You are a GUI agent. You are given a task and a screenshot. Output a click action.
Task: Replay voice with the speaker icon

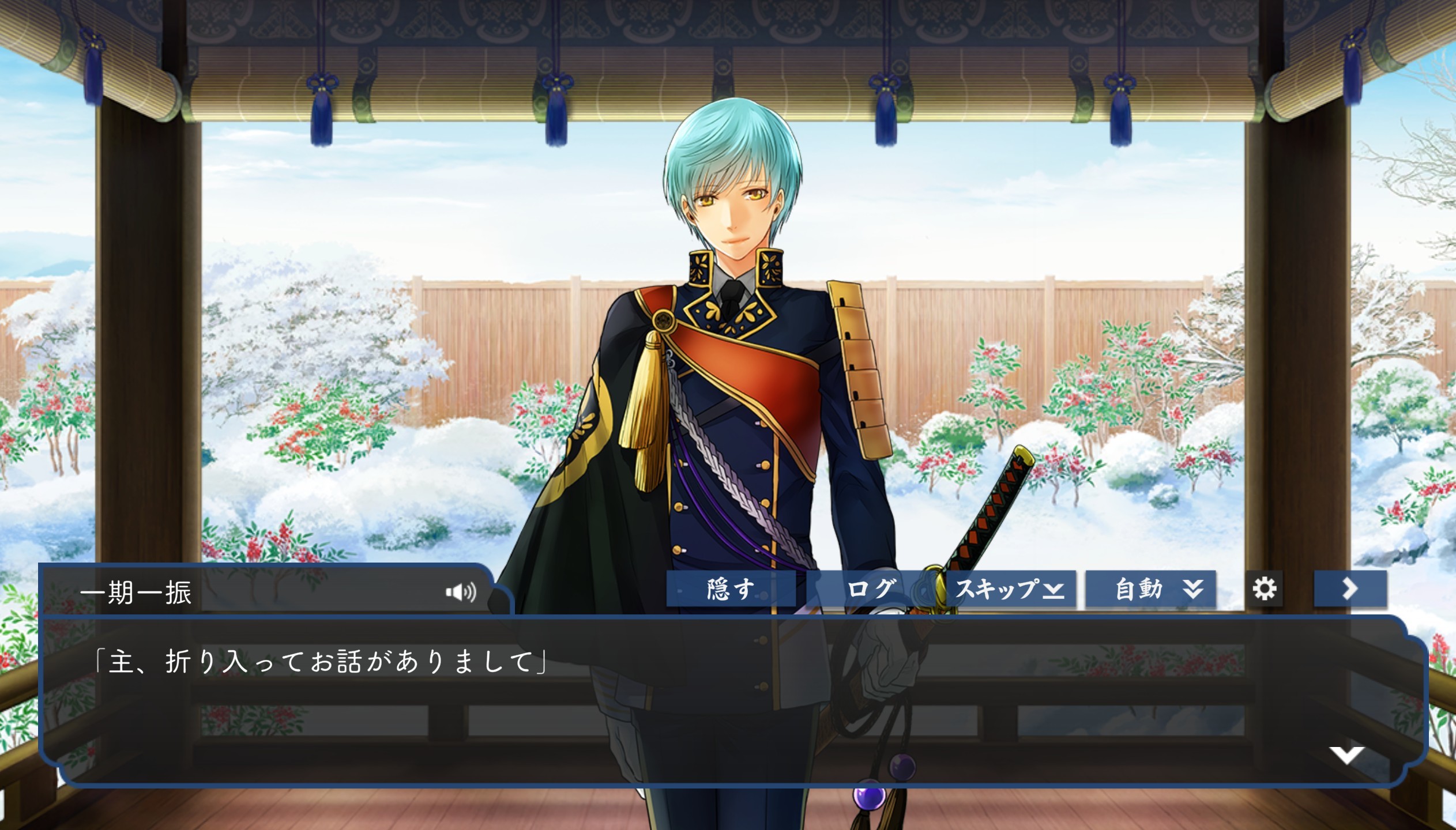pos(461,592)
